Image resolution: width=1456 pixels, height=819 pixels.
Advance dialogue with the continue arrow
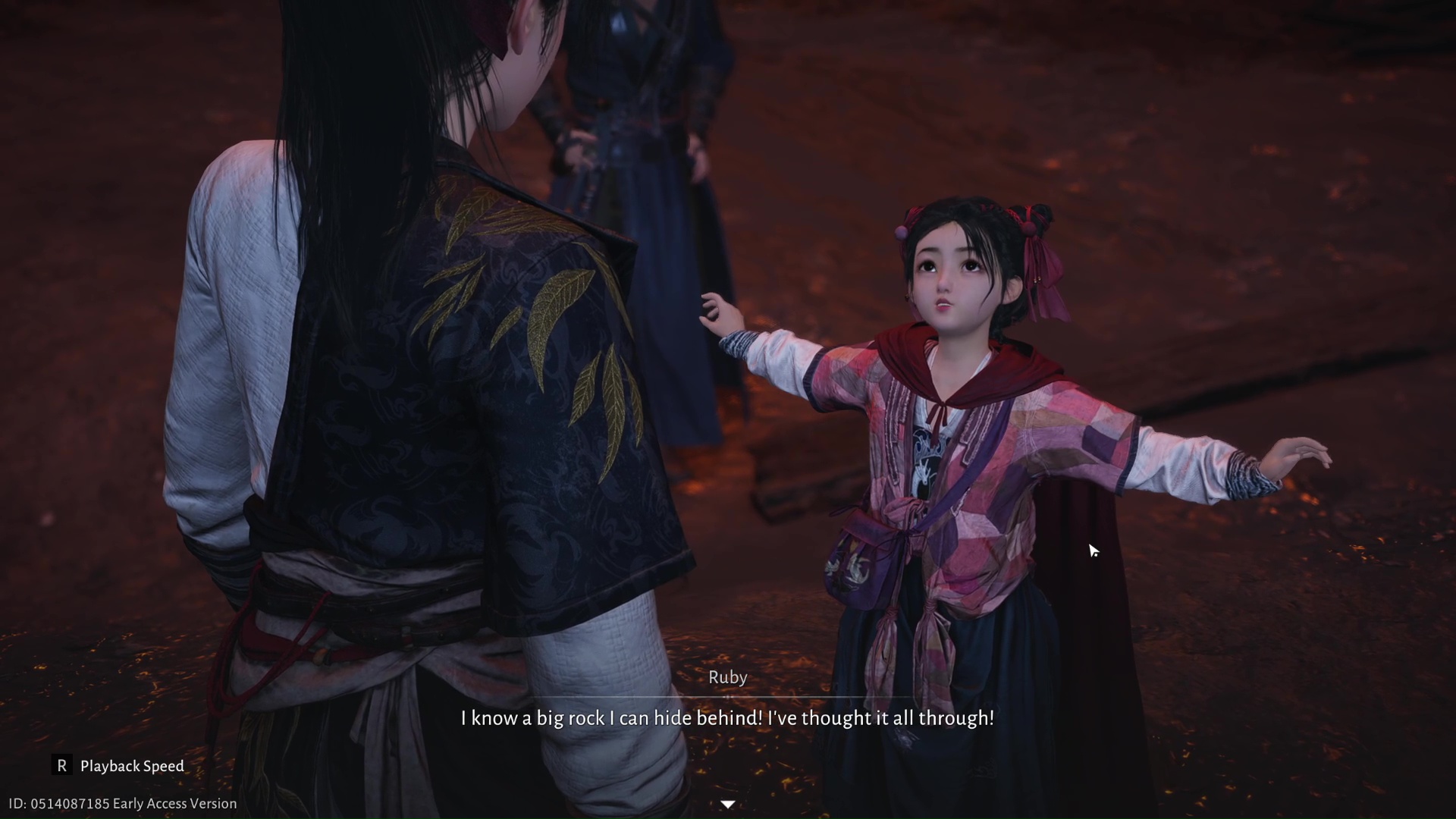click(x=727, y=804)
